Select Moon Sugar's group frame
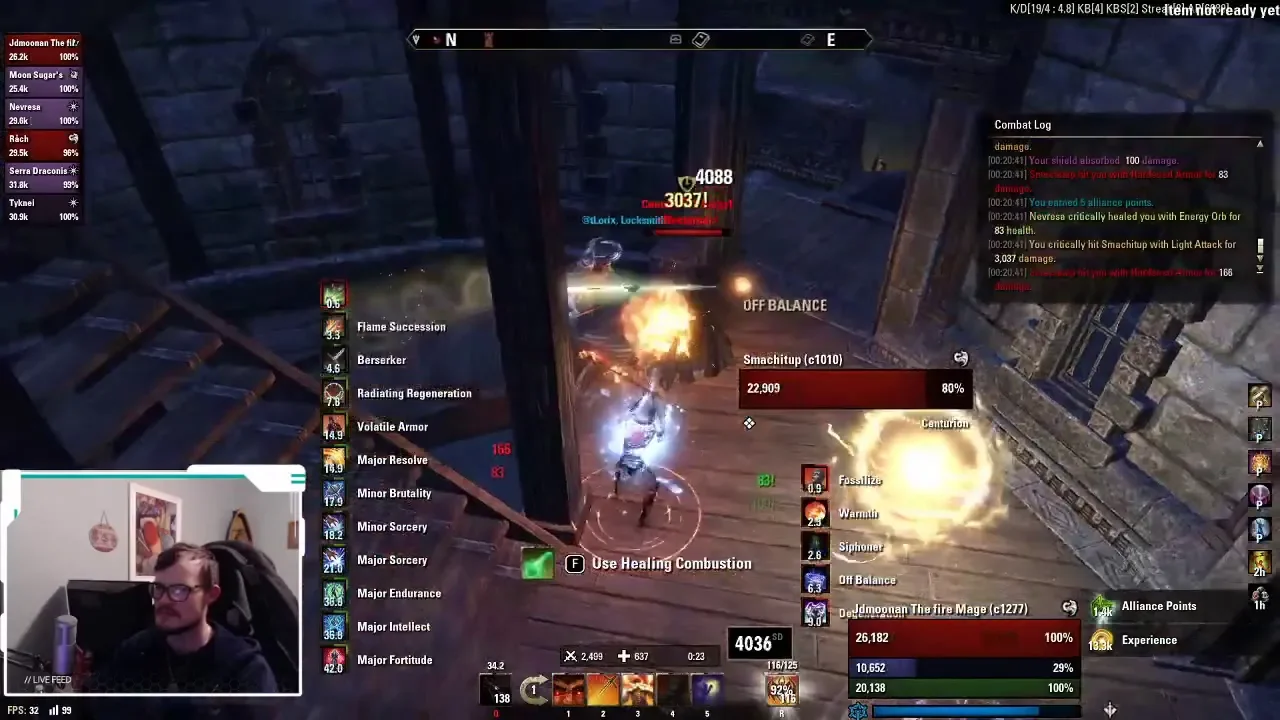The width and height of the screenshot is (1280, 720). pos(43,81)
